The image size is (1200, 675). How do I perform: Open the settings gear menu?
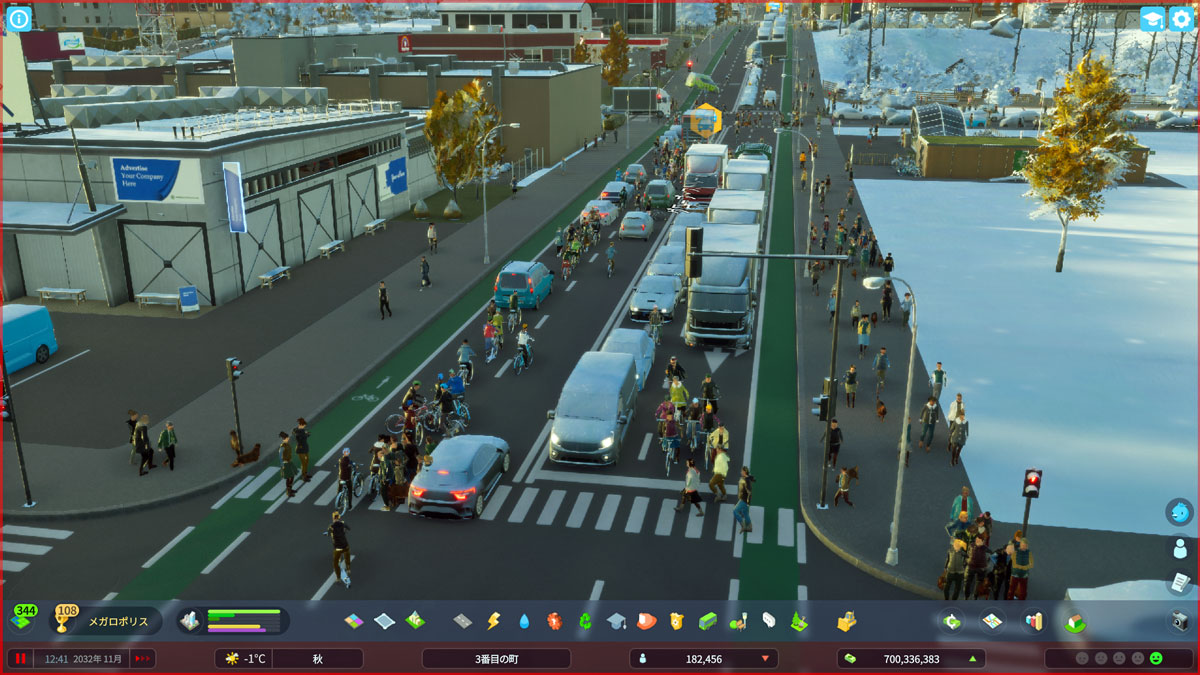[x=1181, y=19]
